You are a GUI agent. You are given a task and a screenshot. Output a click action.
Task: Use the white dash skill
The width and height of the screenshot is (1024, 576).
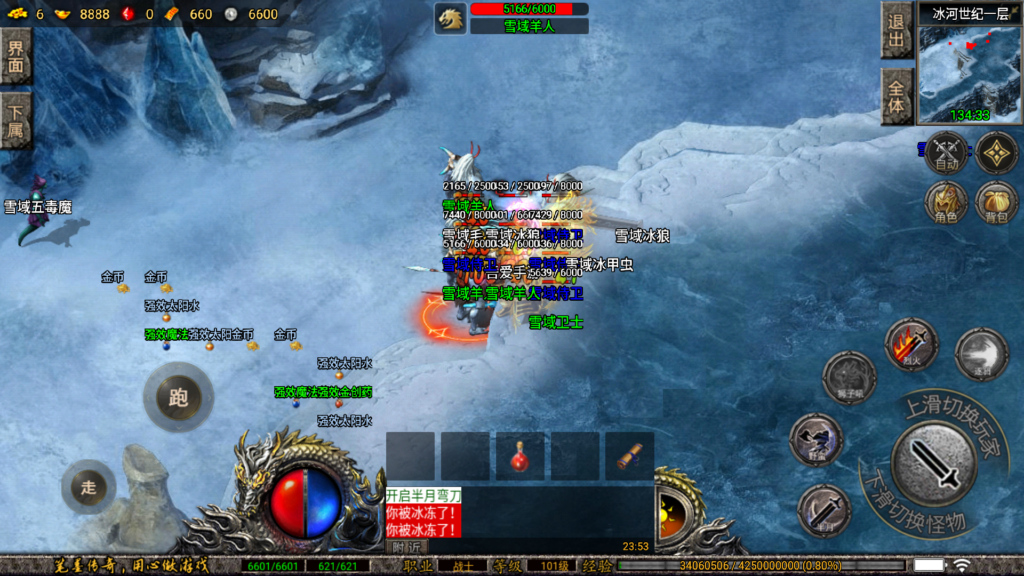coord(981,354)
